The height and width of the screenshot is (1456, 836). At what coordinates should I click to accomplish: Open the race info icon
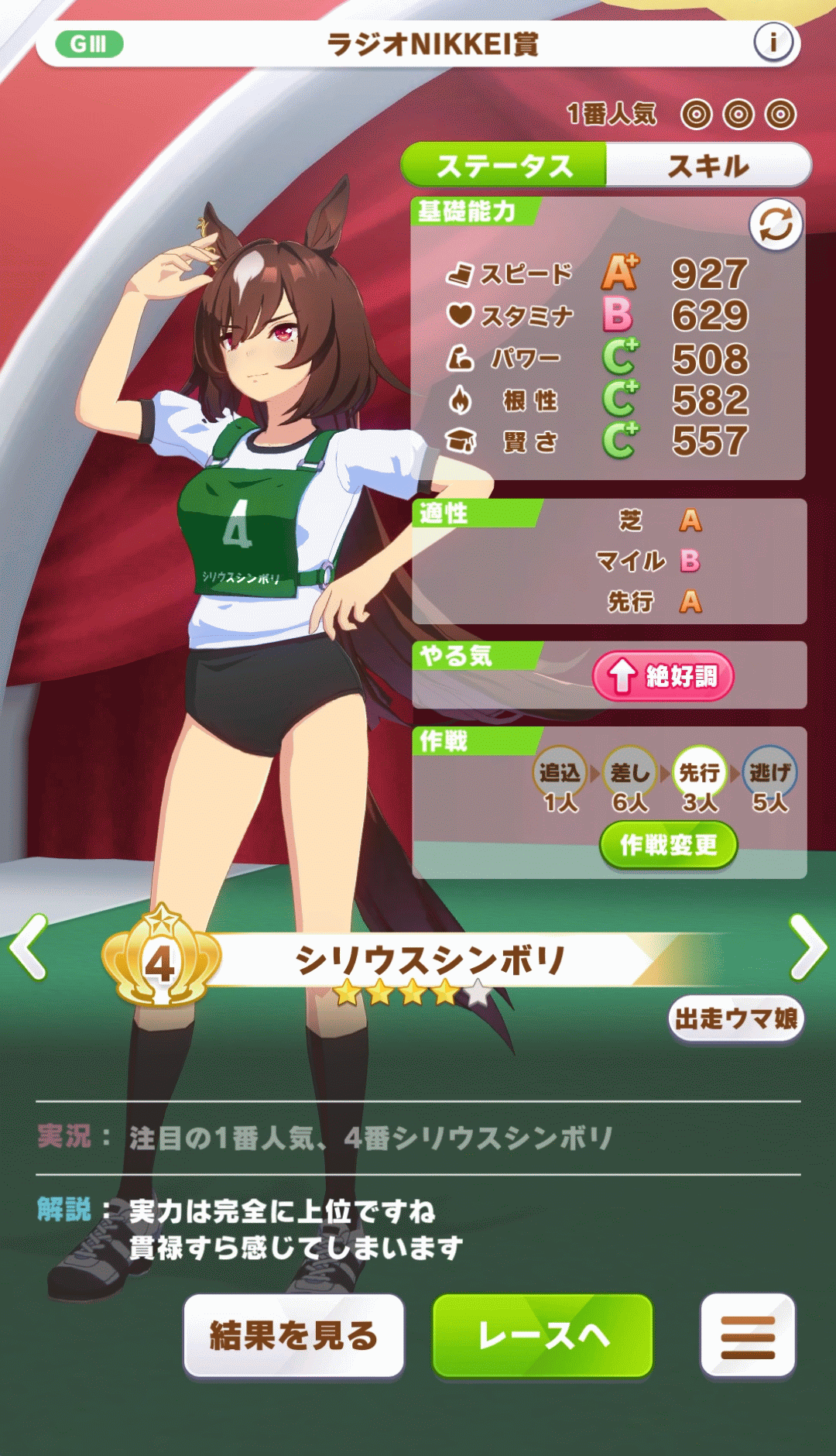click(x=773, y=42)
